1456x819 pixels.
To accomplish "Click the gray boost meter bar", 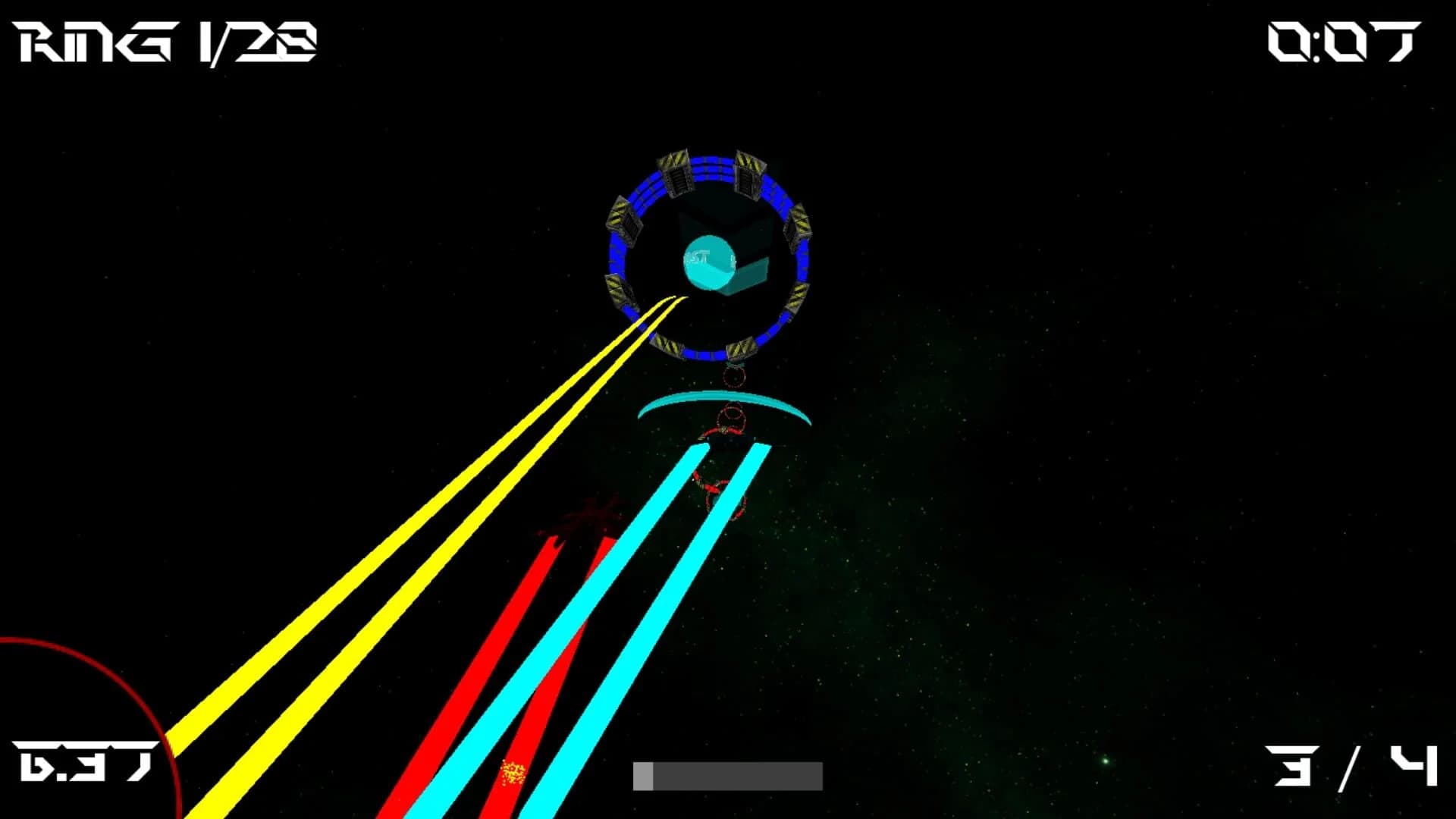I will pos(728,776).
